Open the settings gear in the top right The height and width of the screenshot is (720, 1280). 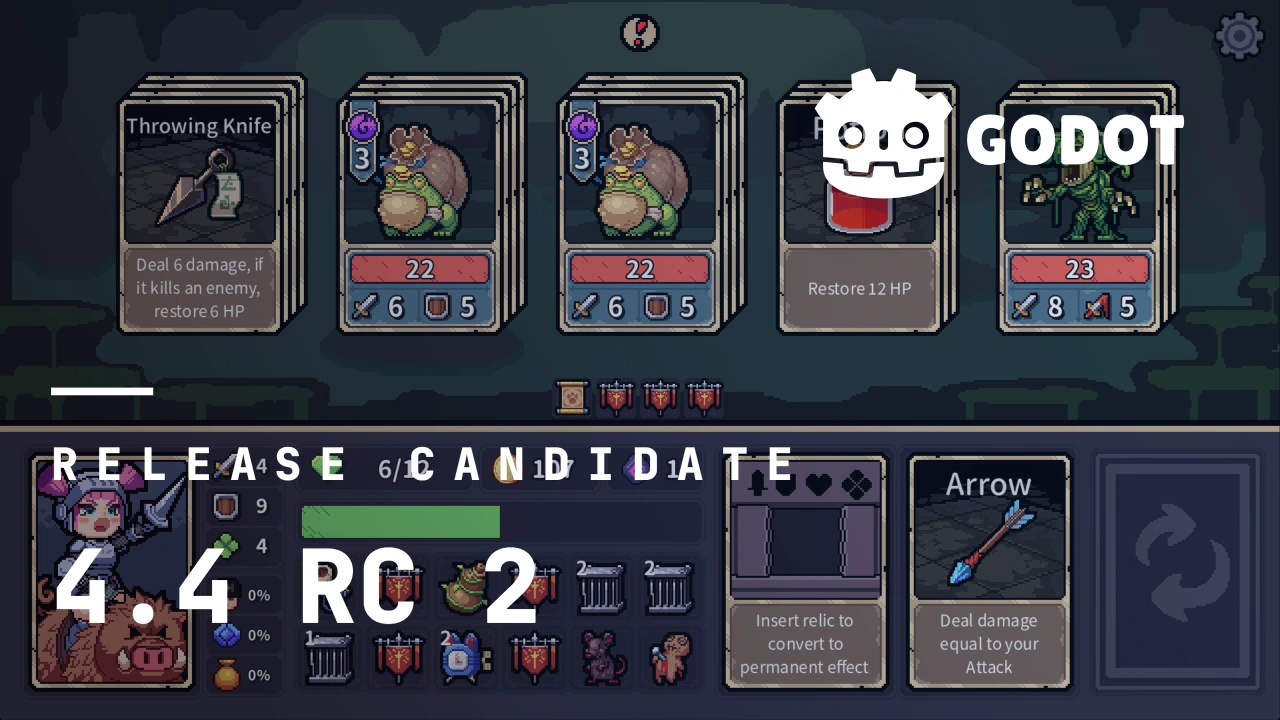coord(1239,37)
